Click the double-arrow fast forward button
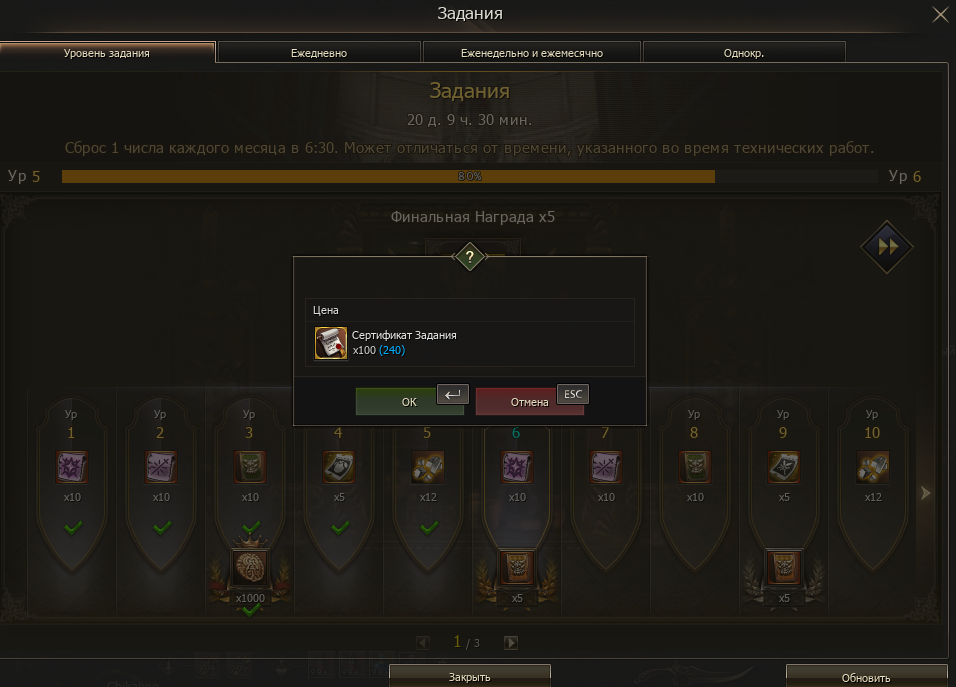Screen dimensions: 956x687 888,246
